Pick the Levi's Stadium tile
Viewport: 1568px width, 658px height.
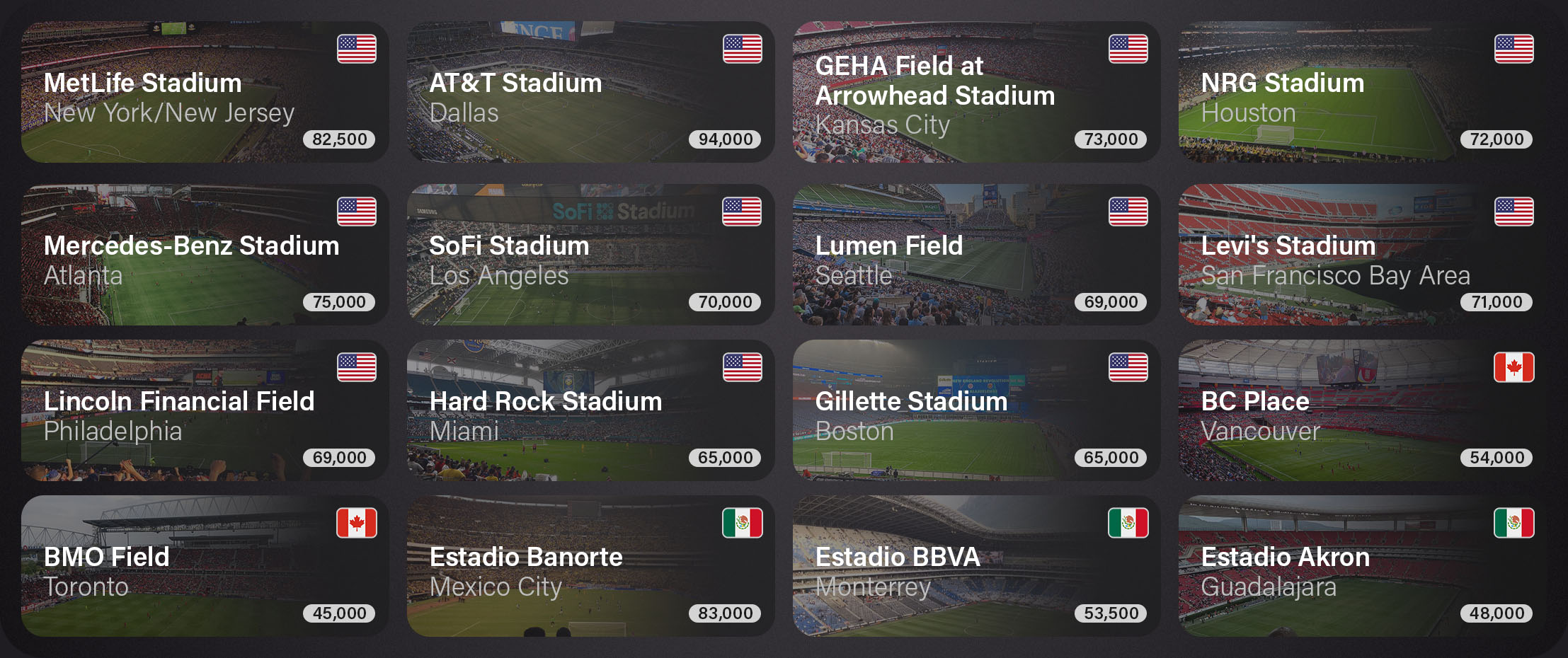click(x=1362, y=255)
